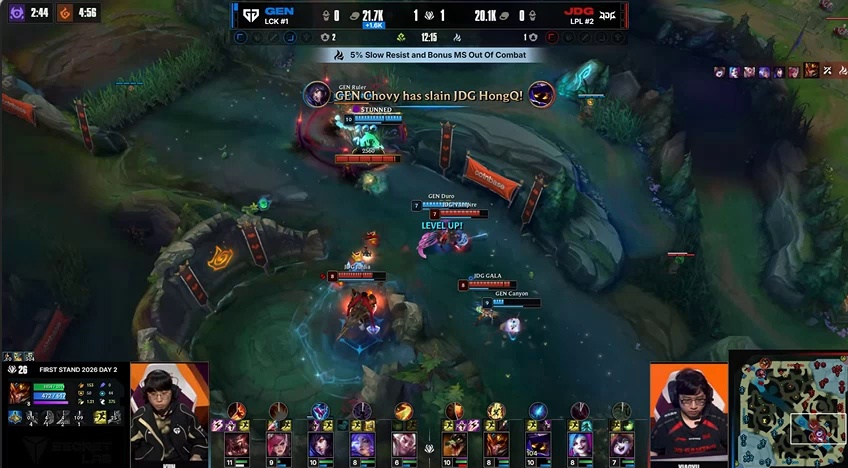Select the JDG team logo on scoreboard
The image size is (848, 468).
pyautogui.click(x=607, y=15)
